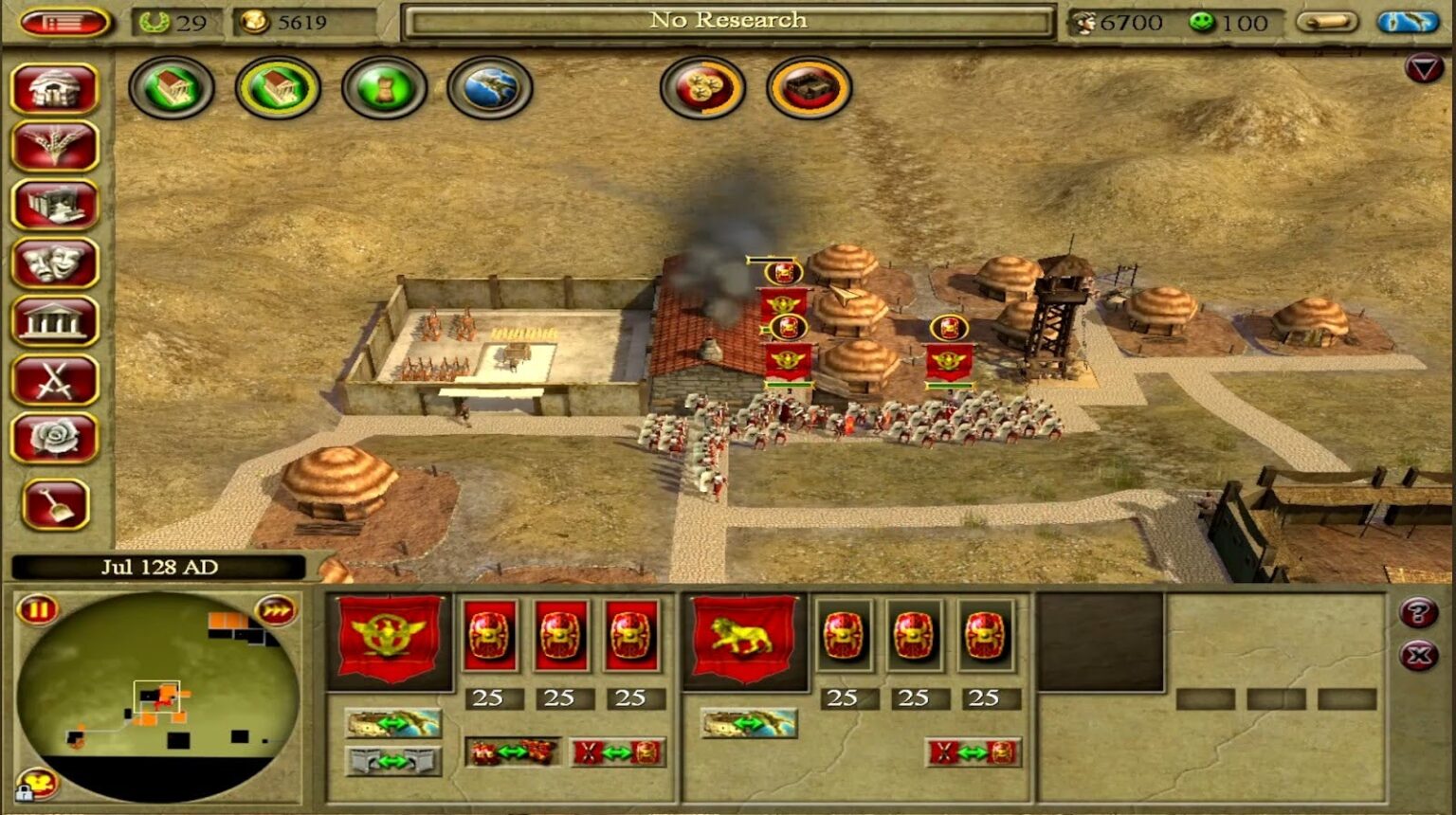Open the theatre masks entertainment category
This screenshot has width=1456, height=815.
coord(55,263)
